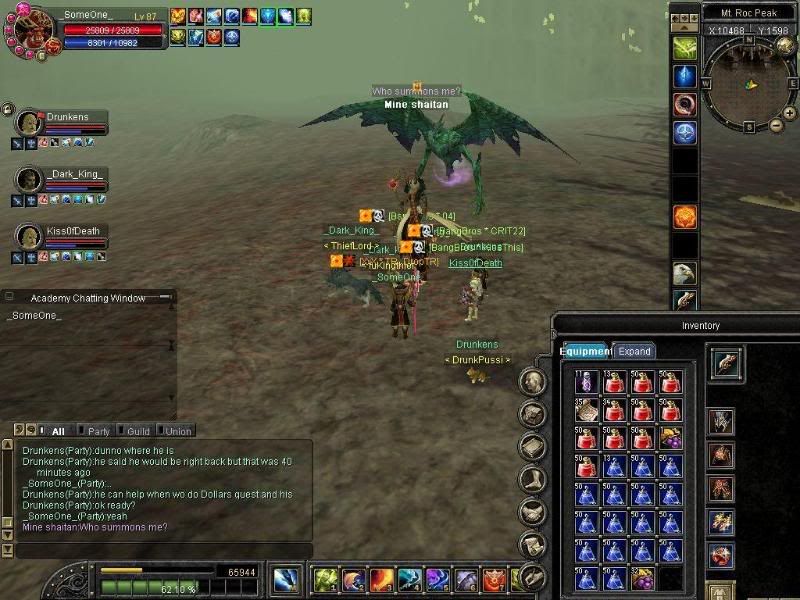Switch to the Expand inventory tab
The width and height of the screenshot is (800, 600).
click(634, 351)
